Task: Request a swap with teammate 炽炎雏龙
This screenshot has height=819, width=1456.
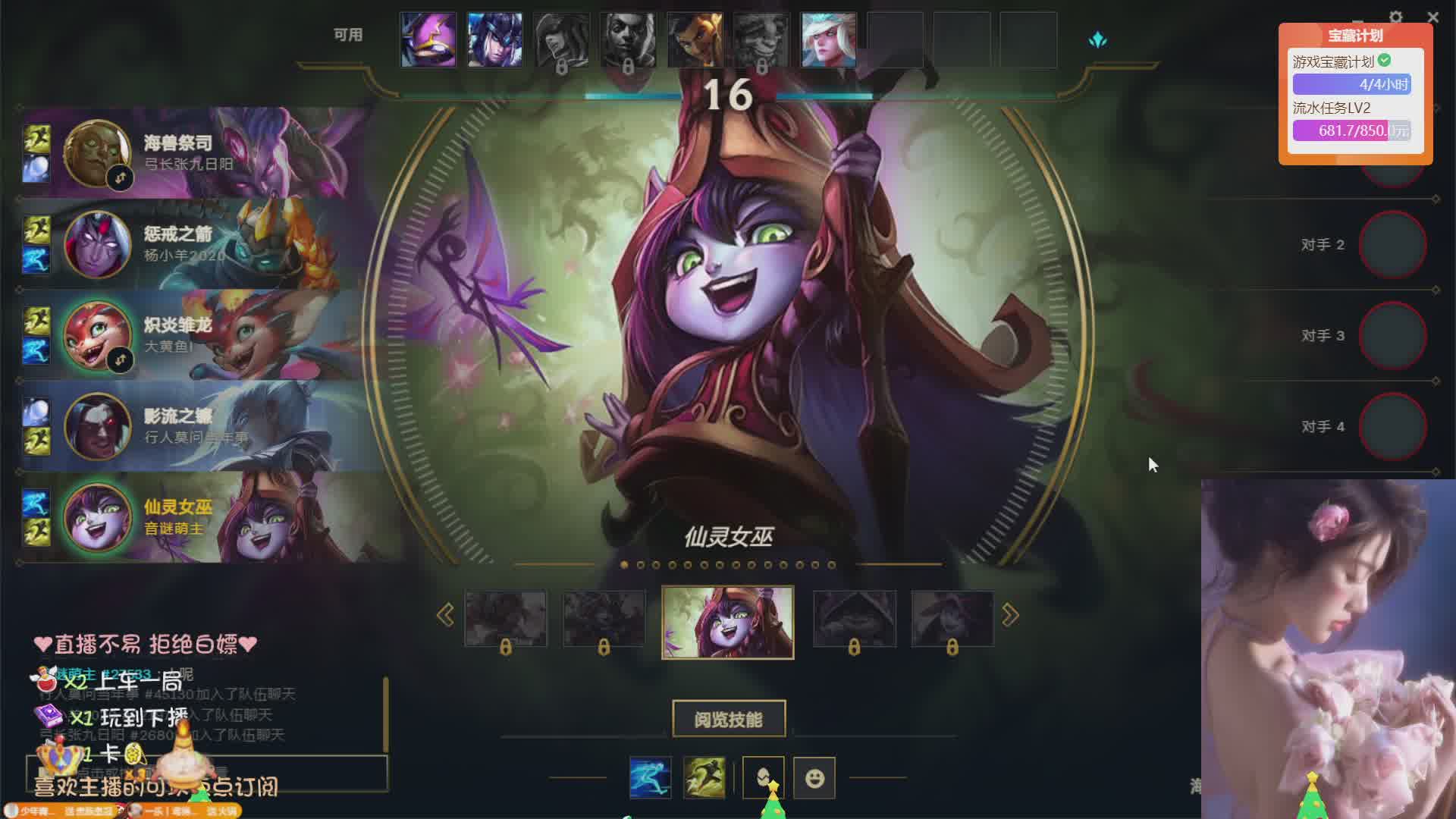Action: coord(120,360)
